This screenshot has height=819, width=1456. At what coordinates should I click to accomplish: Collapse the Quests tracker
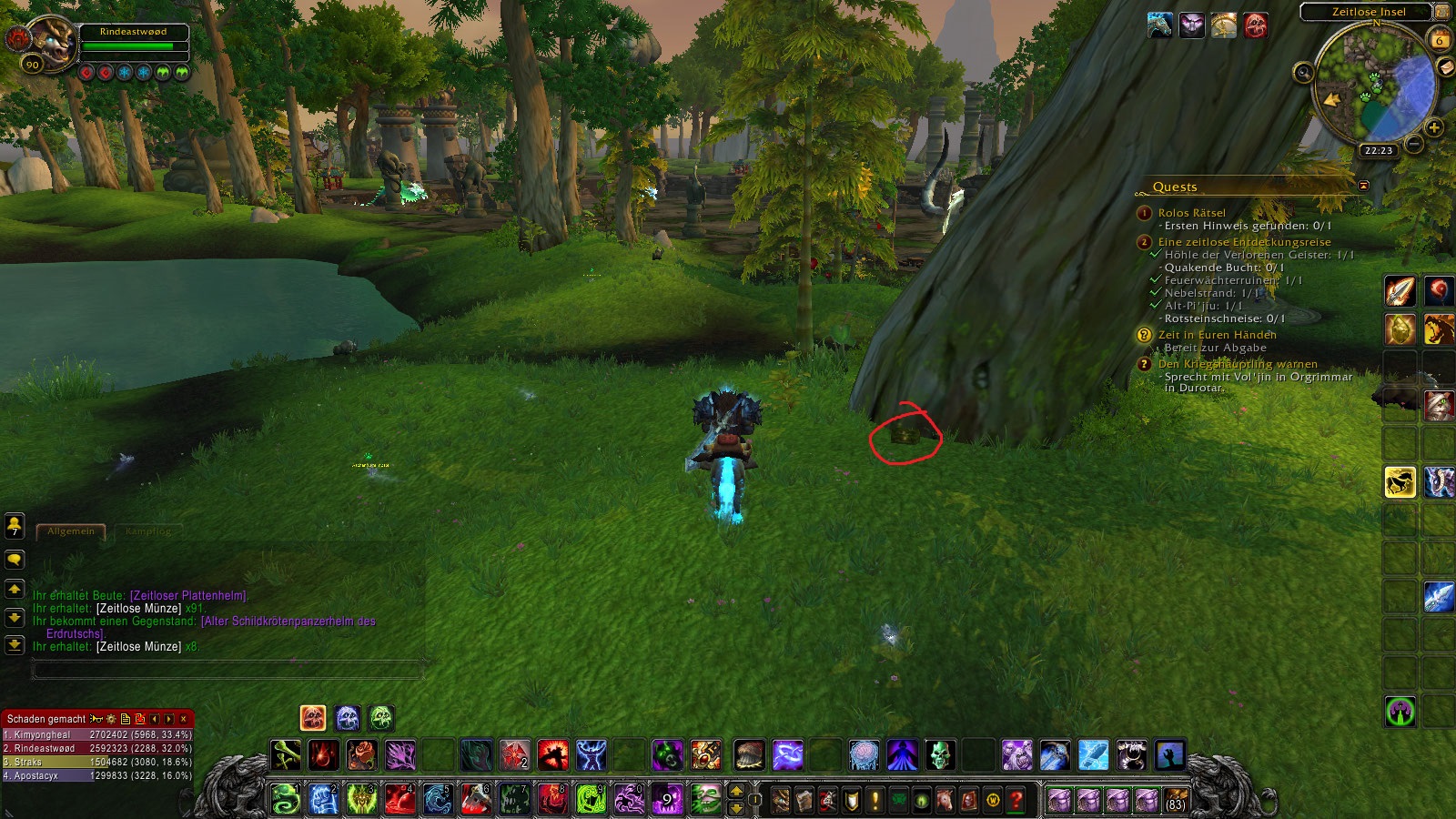click(1363, 186)
